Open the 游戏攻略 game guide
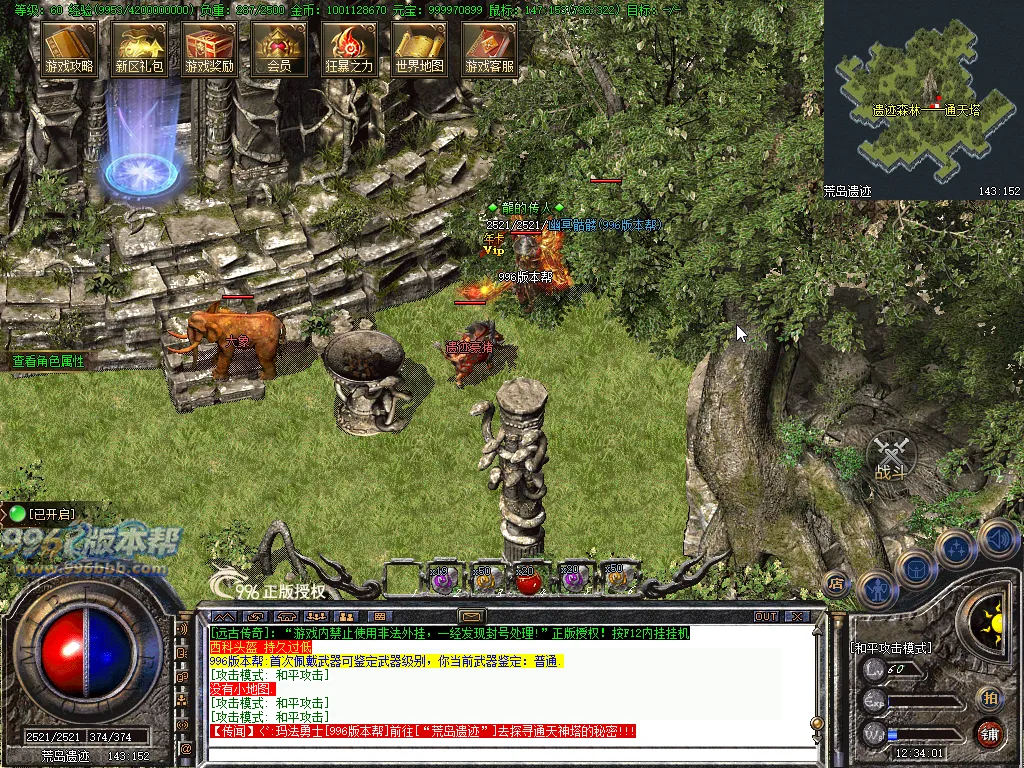 (x=69, y=48)
